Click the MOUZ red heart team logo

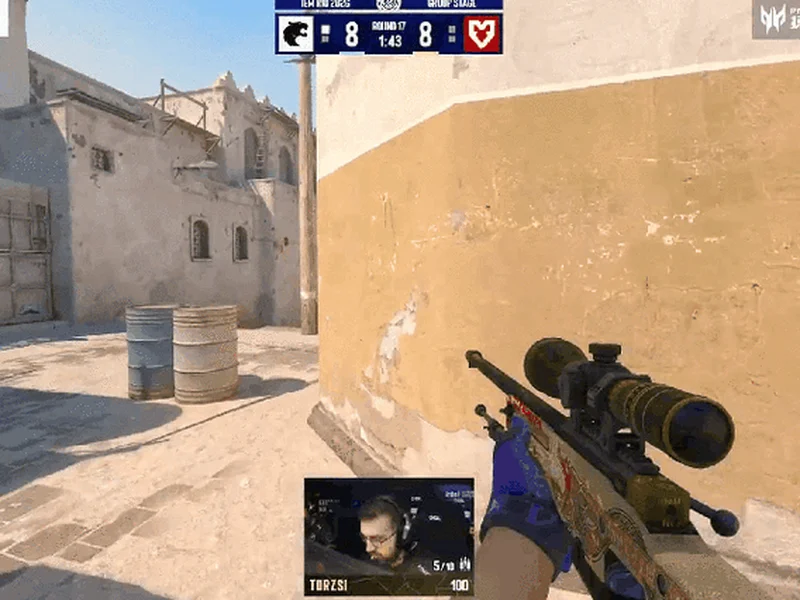483,34
